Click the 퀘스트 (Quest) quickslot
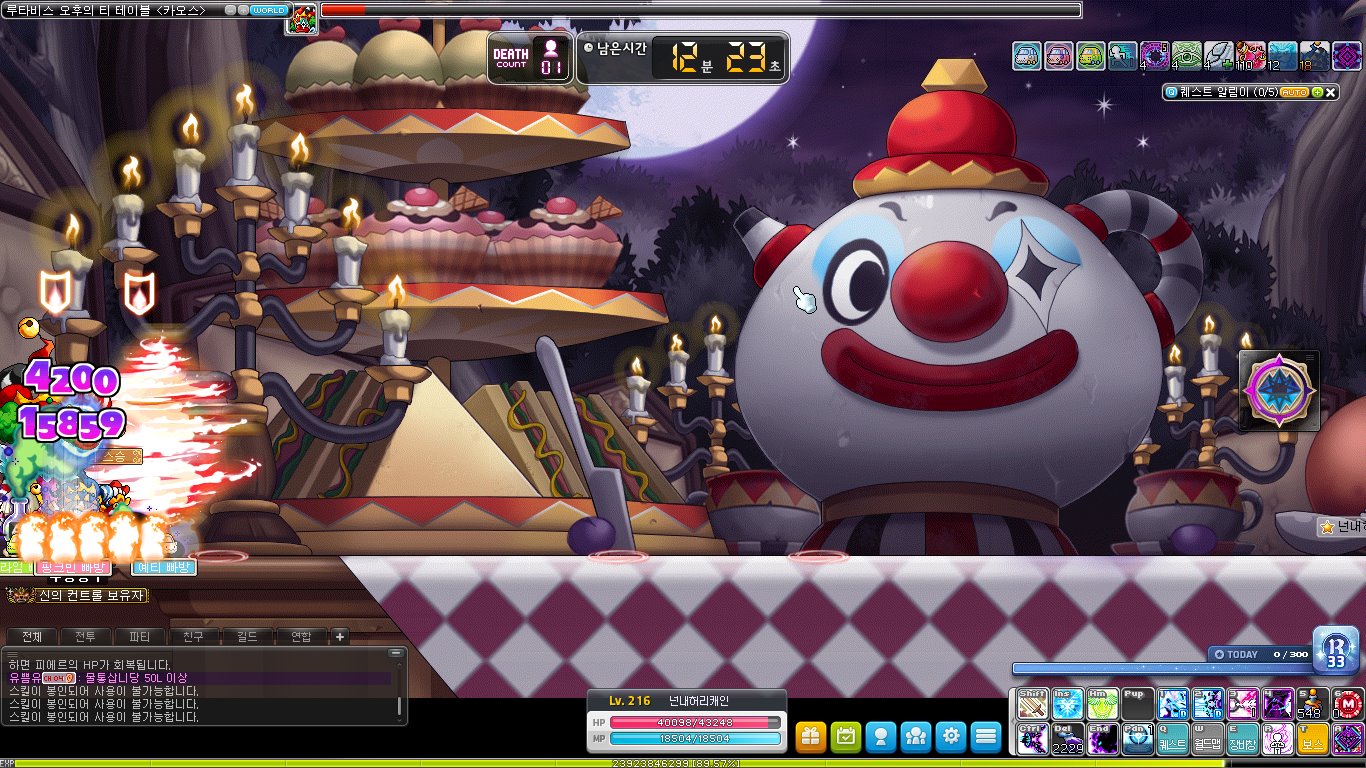 pos(1172,739)
